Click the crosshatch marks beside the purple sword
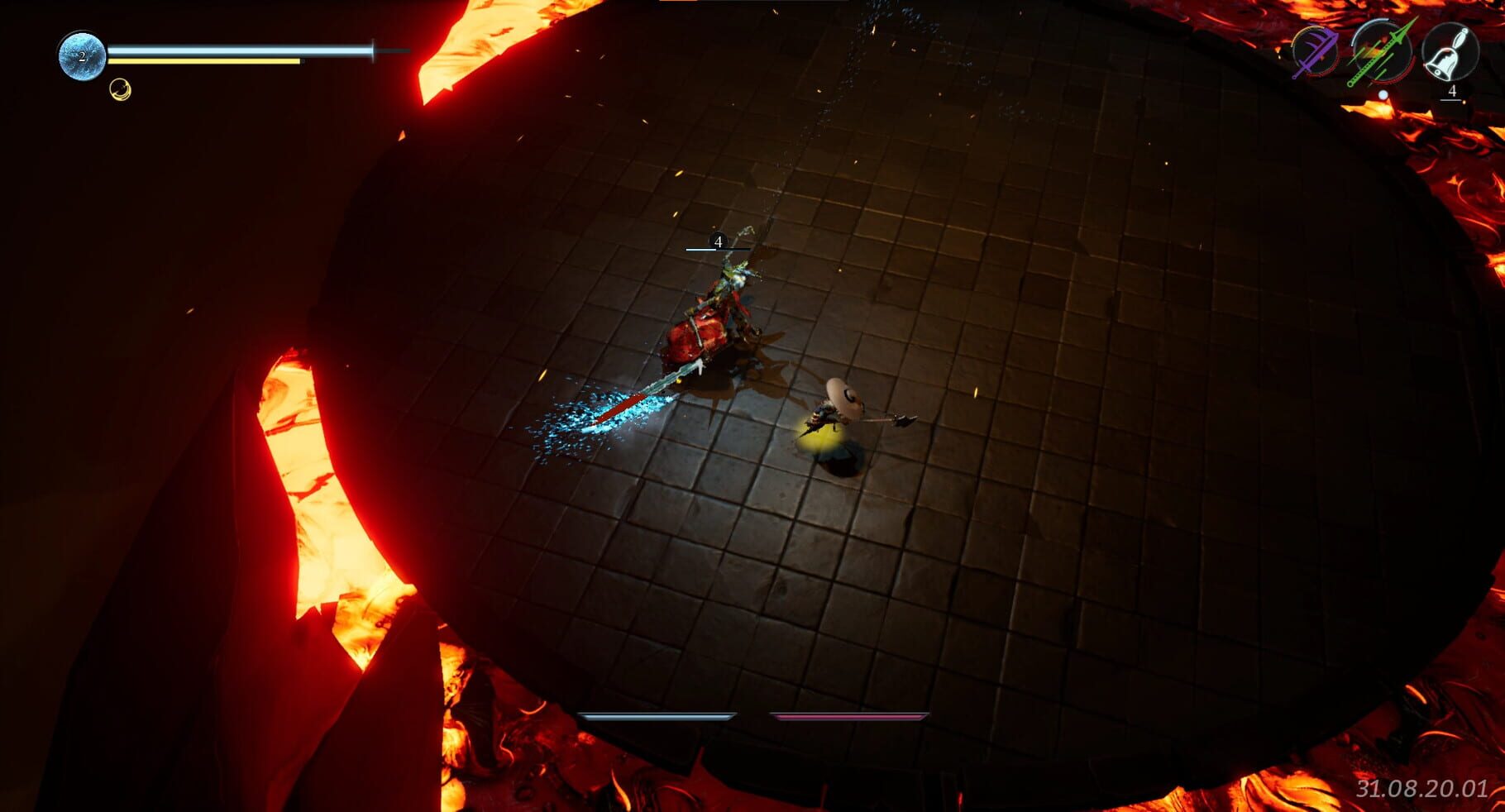Screen dimensions: 1505x812 pos(1309,39)
